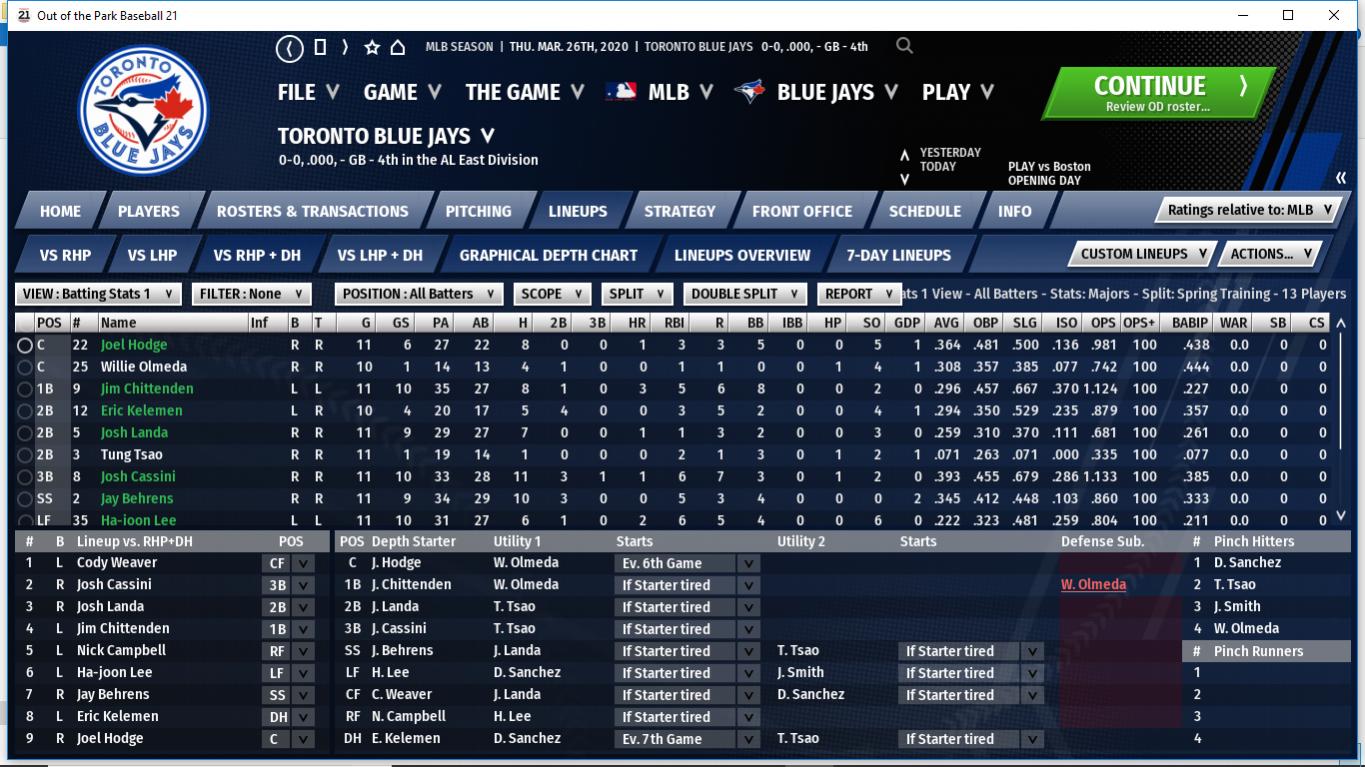Switch to the Pitching tab

point(478,211)
